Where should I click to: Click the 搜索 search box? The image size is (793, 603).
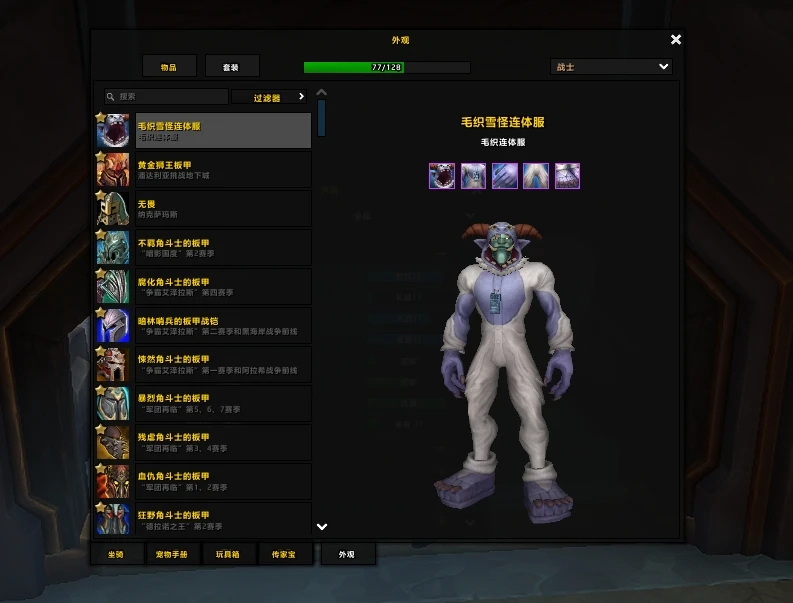click(x=167, y=97)
